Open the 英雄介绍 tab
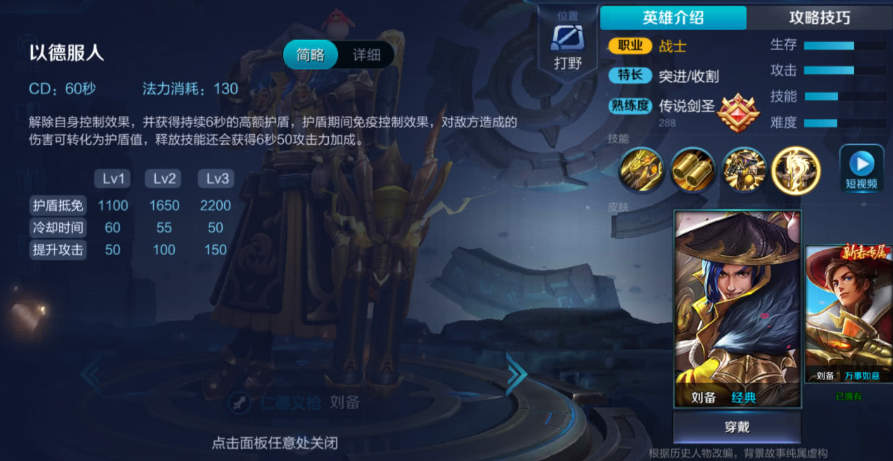Screen dimensions: 893x461 click(673, 17)
